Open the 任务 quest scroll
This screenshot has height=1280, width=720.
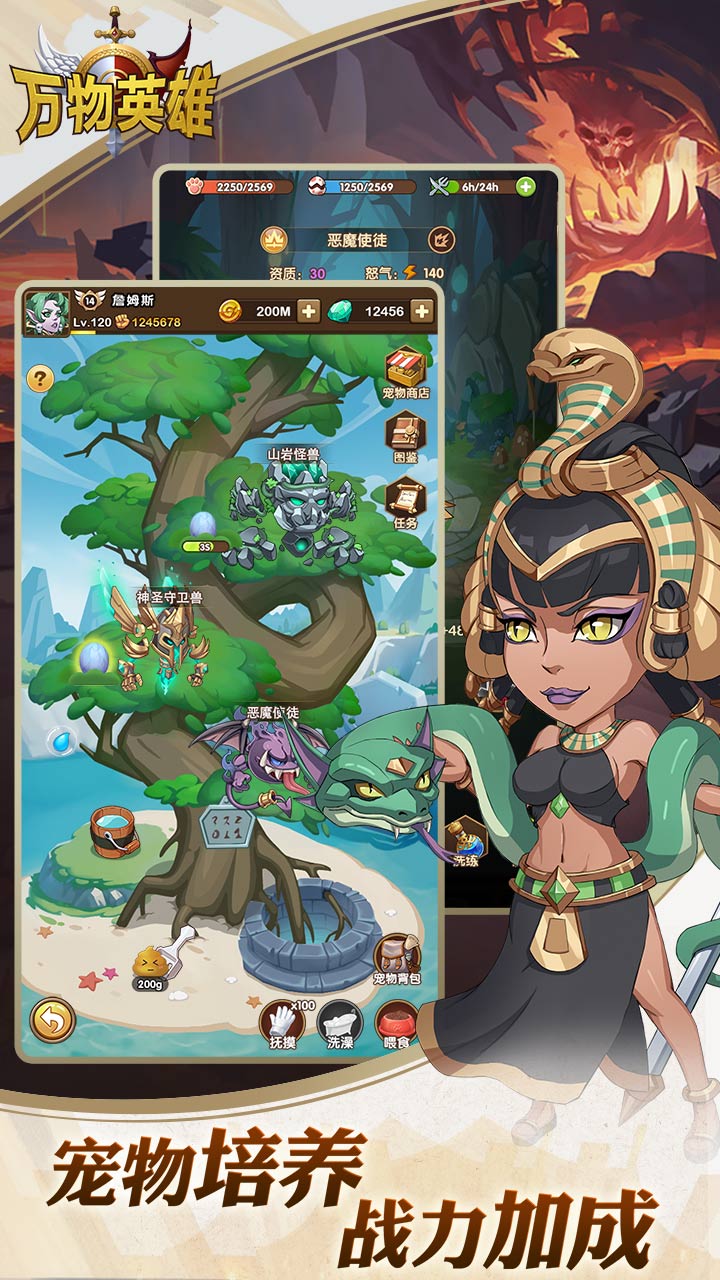click(405, 500)
